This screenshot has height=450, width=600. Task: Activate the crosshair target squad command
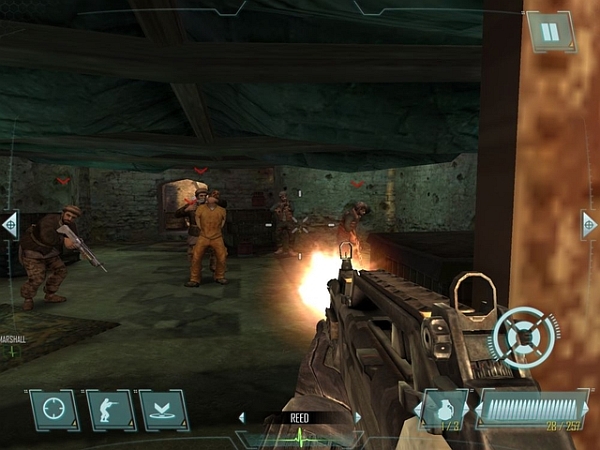tap(54, 410)
